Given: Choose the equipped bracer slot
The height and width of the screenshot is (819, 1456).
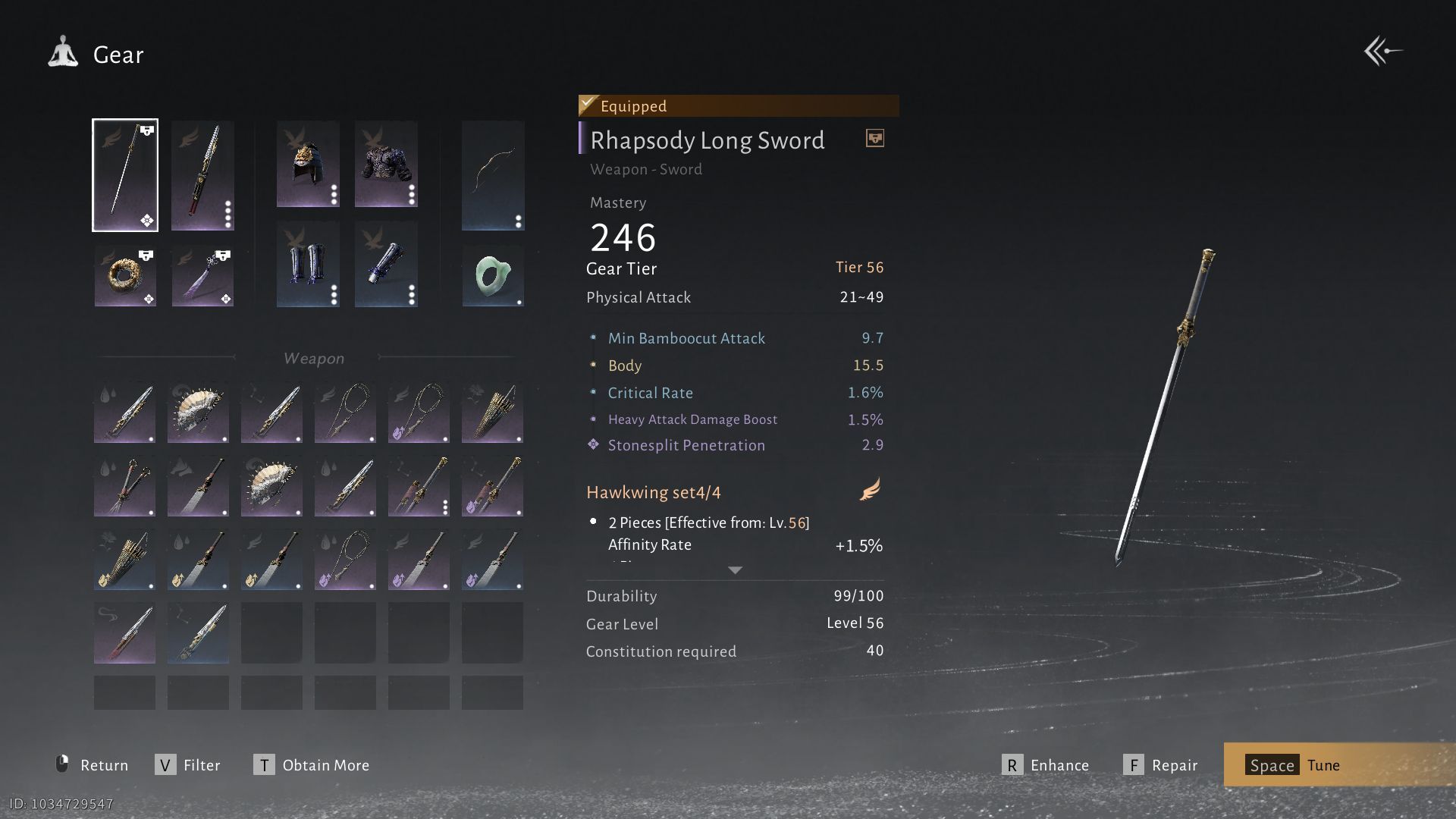Looking at the screenshot, I should pyautogui.click(x=386, y=264).
